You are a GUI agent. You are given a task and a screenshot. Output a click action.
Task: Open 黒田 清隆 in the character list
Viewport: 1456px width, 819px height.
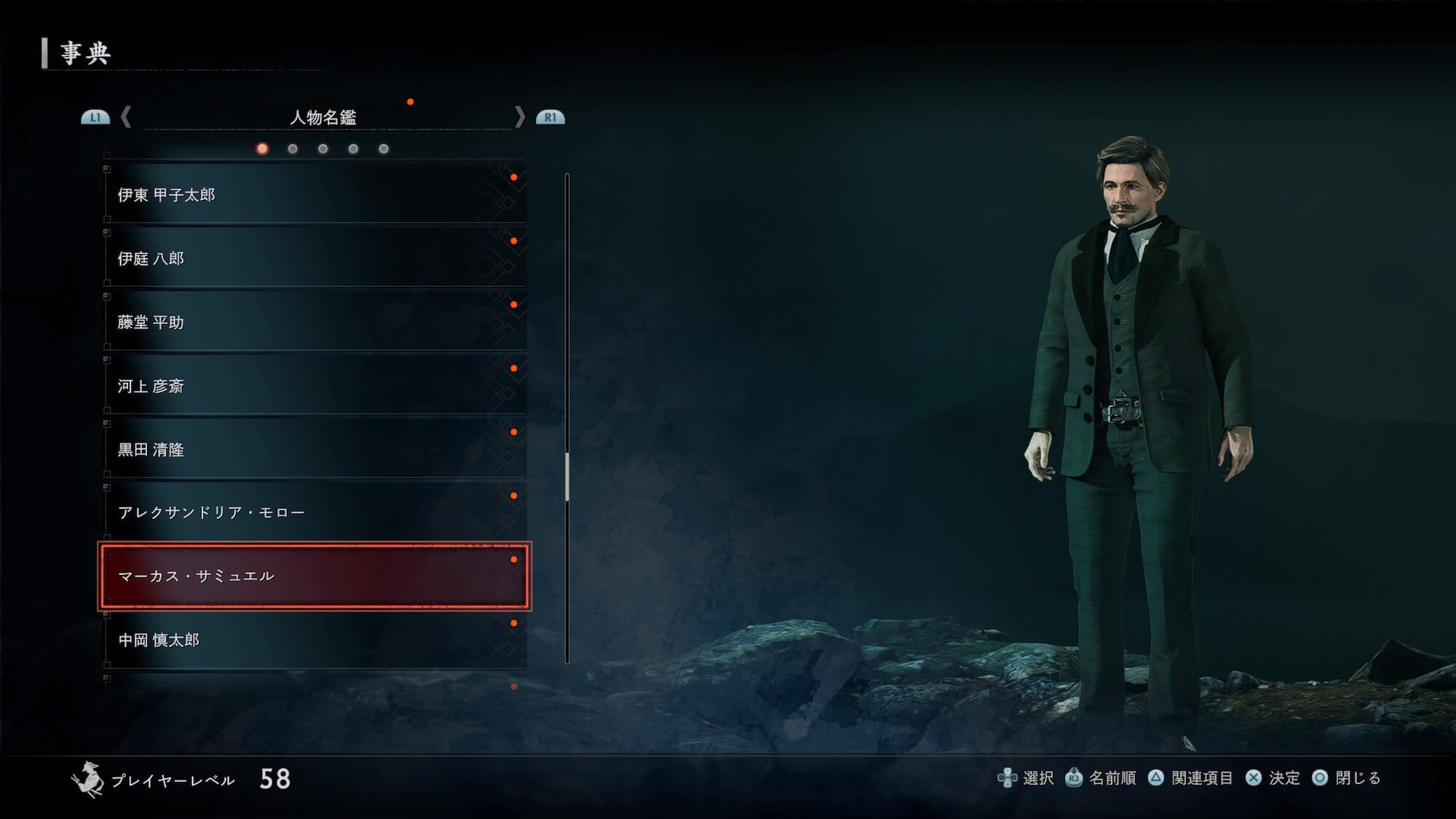coord(314,449)
